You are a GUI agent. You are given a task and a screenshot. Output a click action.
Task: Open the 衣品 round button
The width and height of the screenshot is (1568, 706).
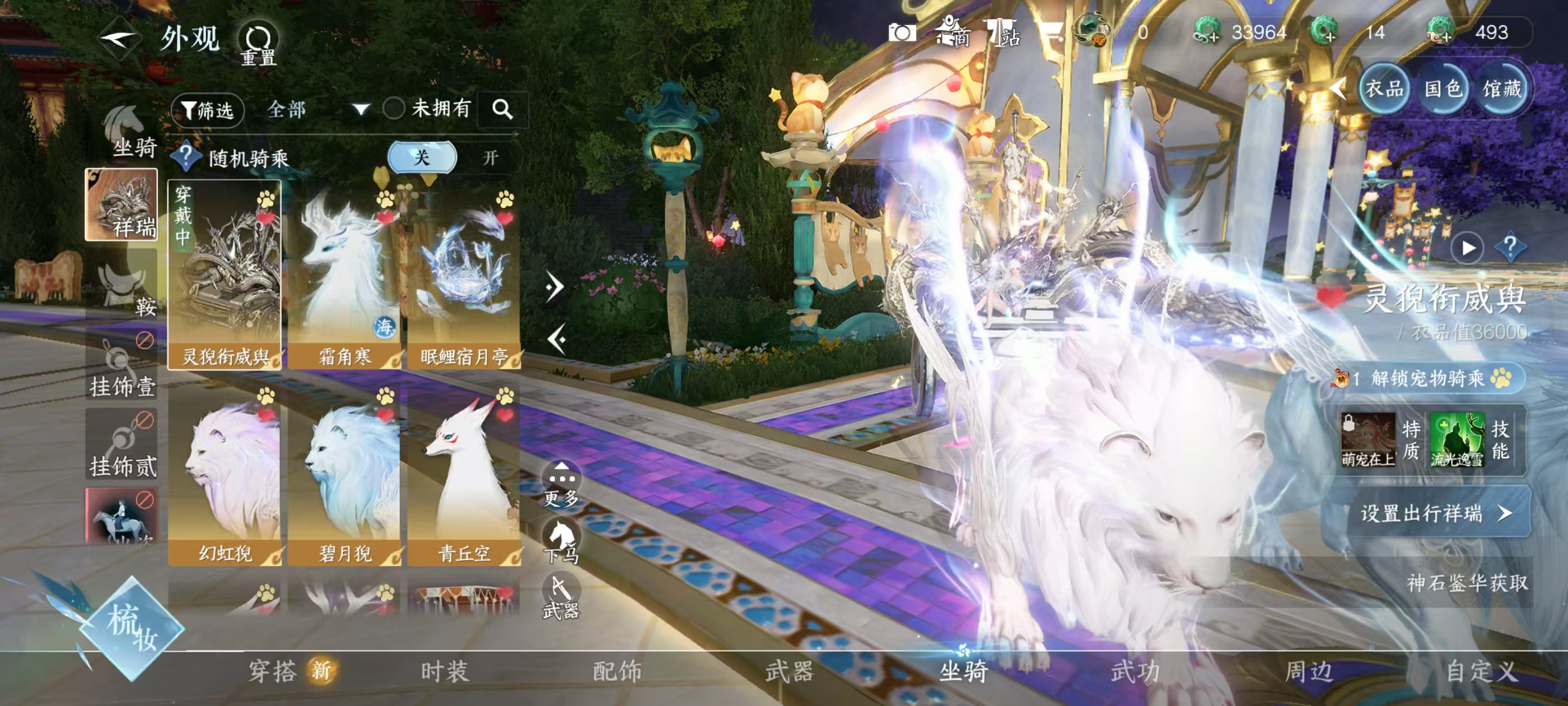tap(1384, 89)
